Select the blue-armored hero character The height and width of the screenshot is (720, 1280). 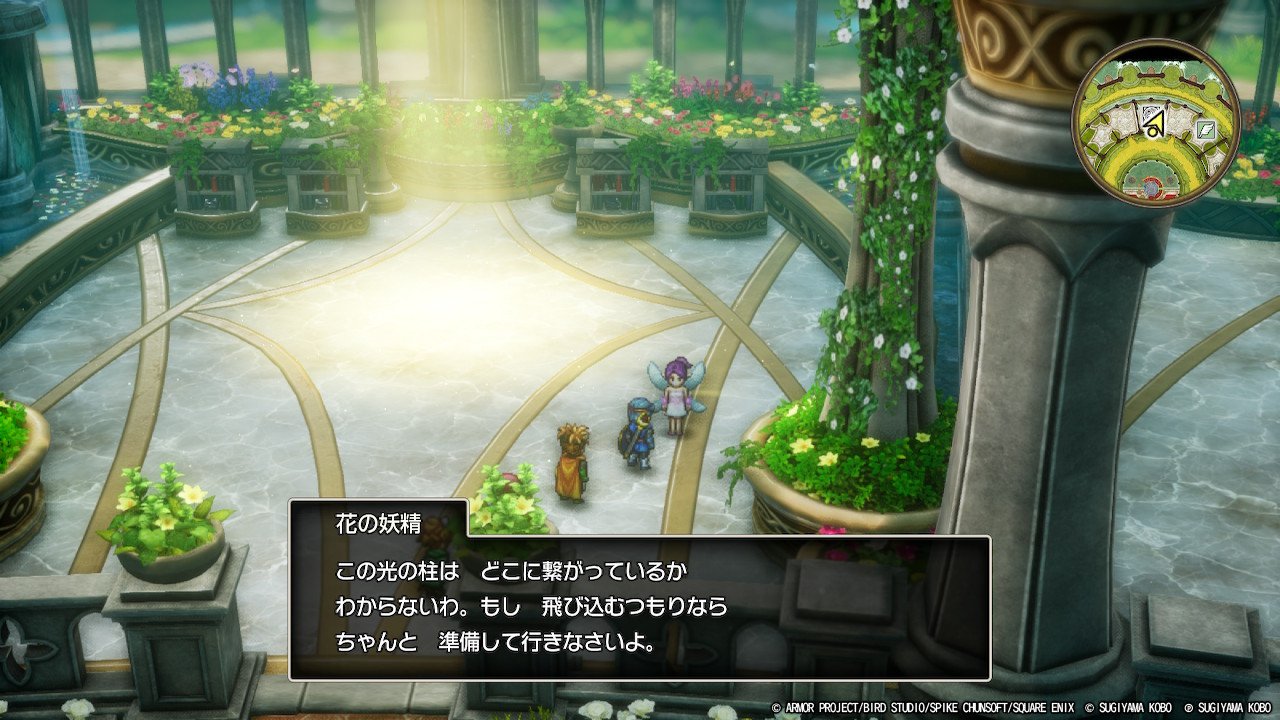(638, 435)
